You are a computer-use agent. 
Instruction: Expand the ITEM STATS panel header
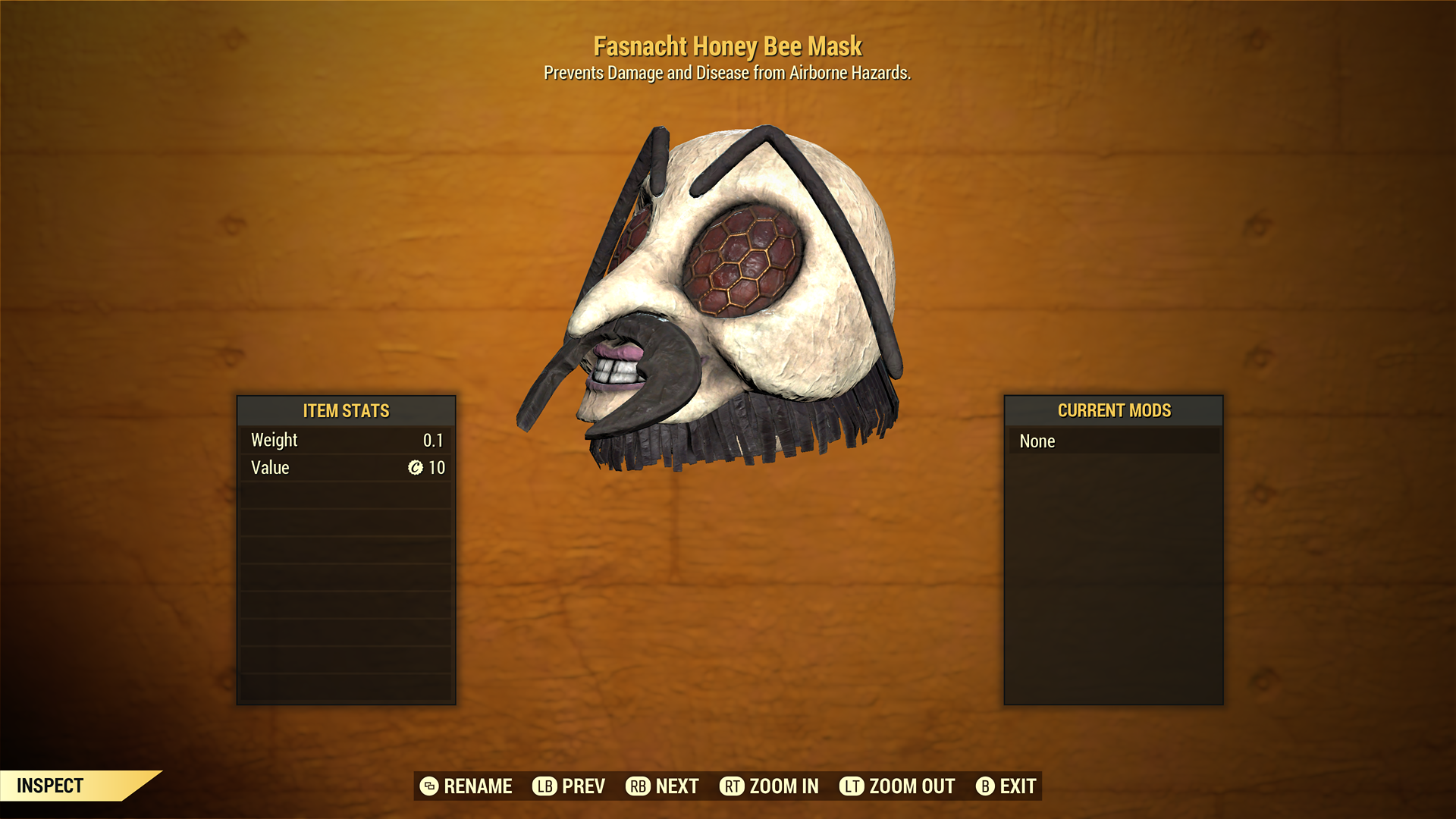[345, 411]
